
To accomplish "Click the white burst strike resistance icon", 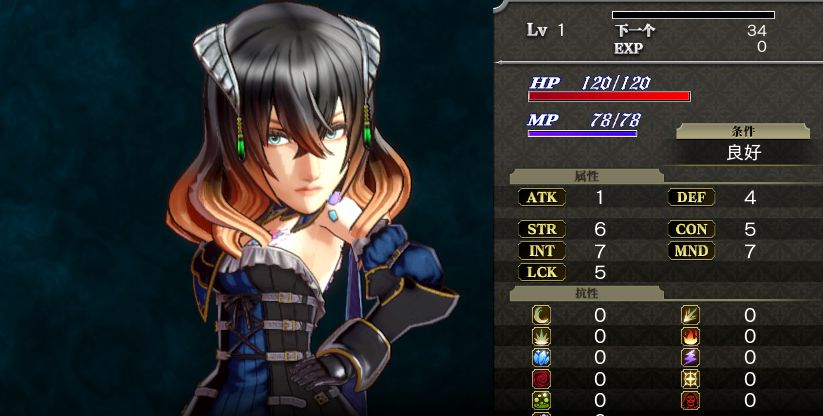I will [x=541, y=337].
